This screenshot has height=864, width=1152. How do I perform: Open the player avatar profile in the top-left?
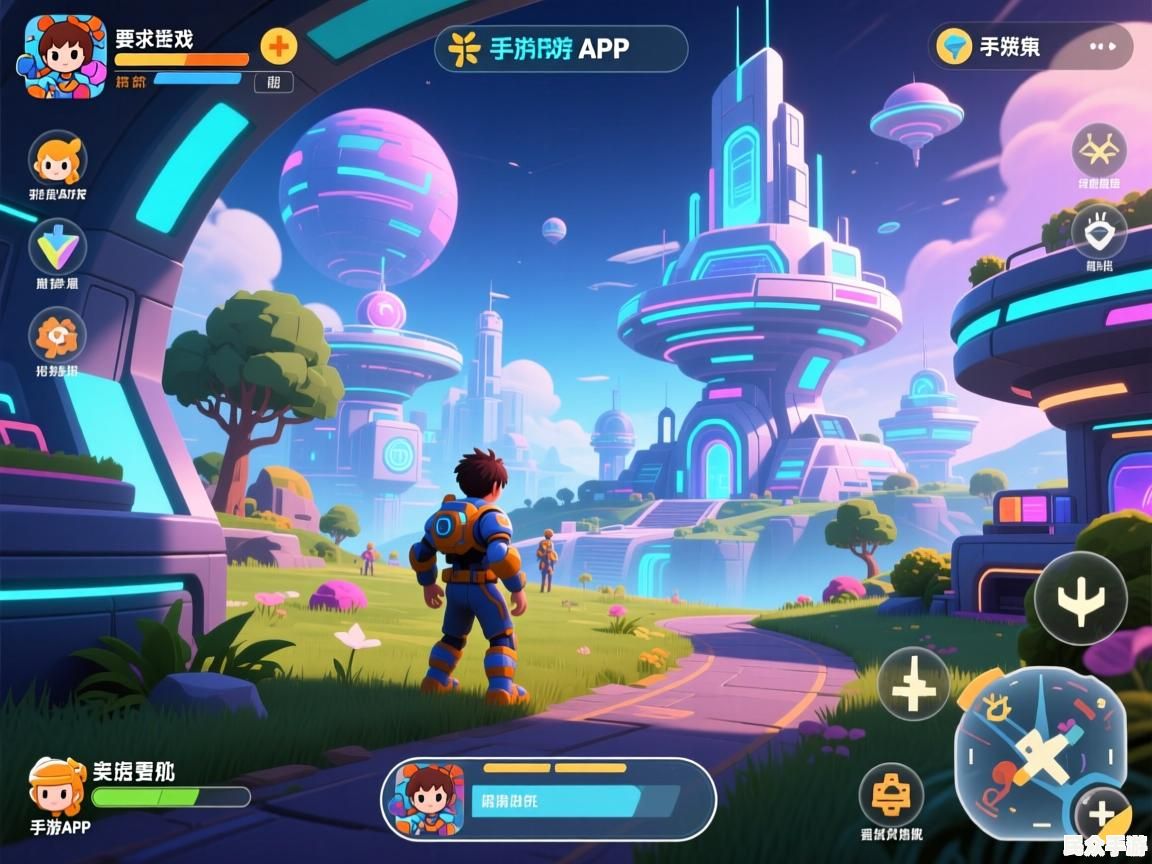(x=61, y=56)
